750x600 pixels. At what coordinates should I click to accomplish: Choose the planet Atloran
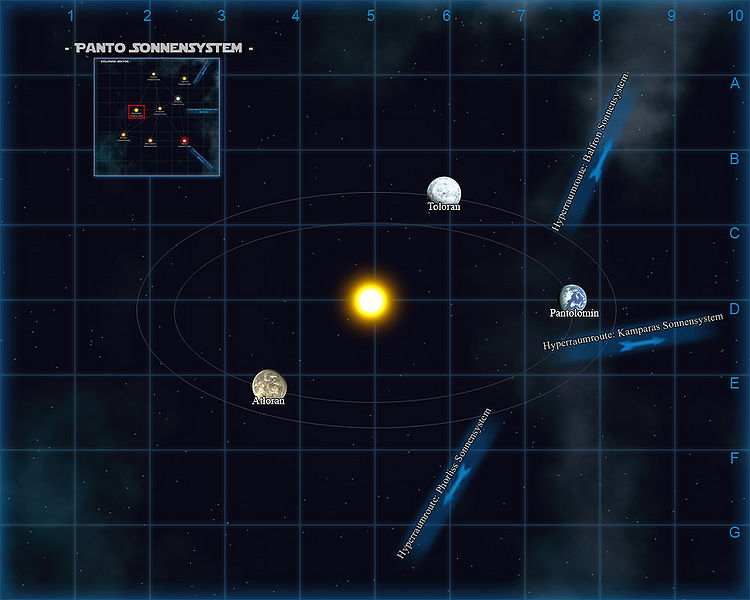pyautogui.click(x=269, y=384)
